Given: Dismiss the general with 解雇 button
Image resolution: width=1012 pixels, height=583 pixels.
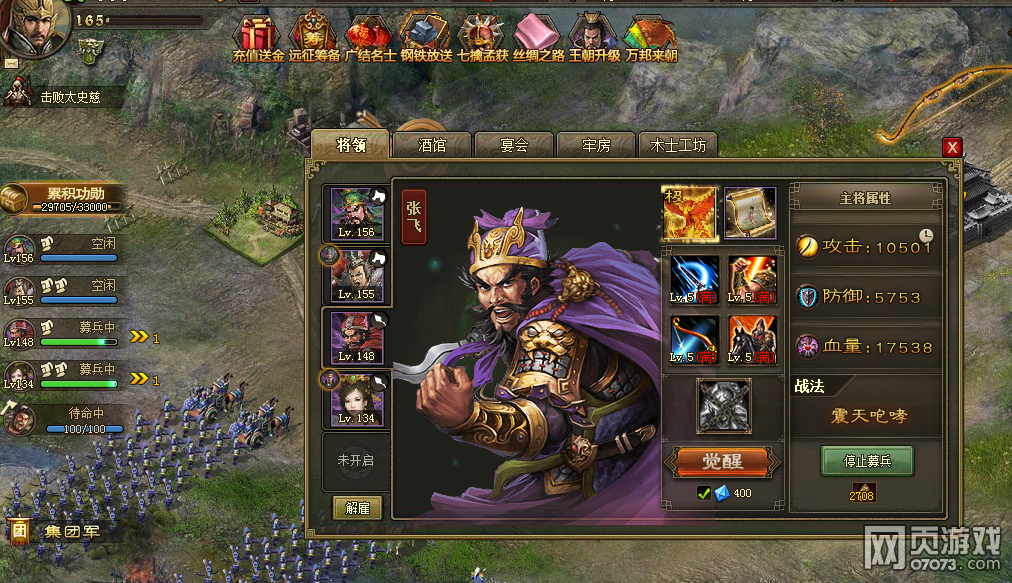Looking at the screenshot, I should [357, 508].
